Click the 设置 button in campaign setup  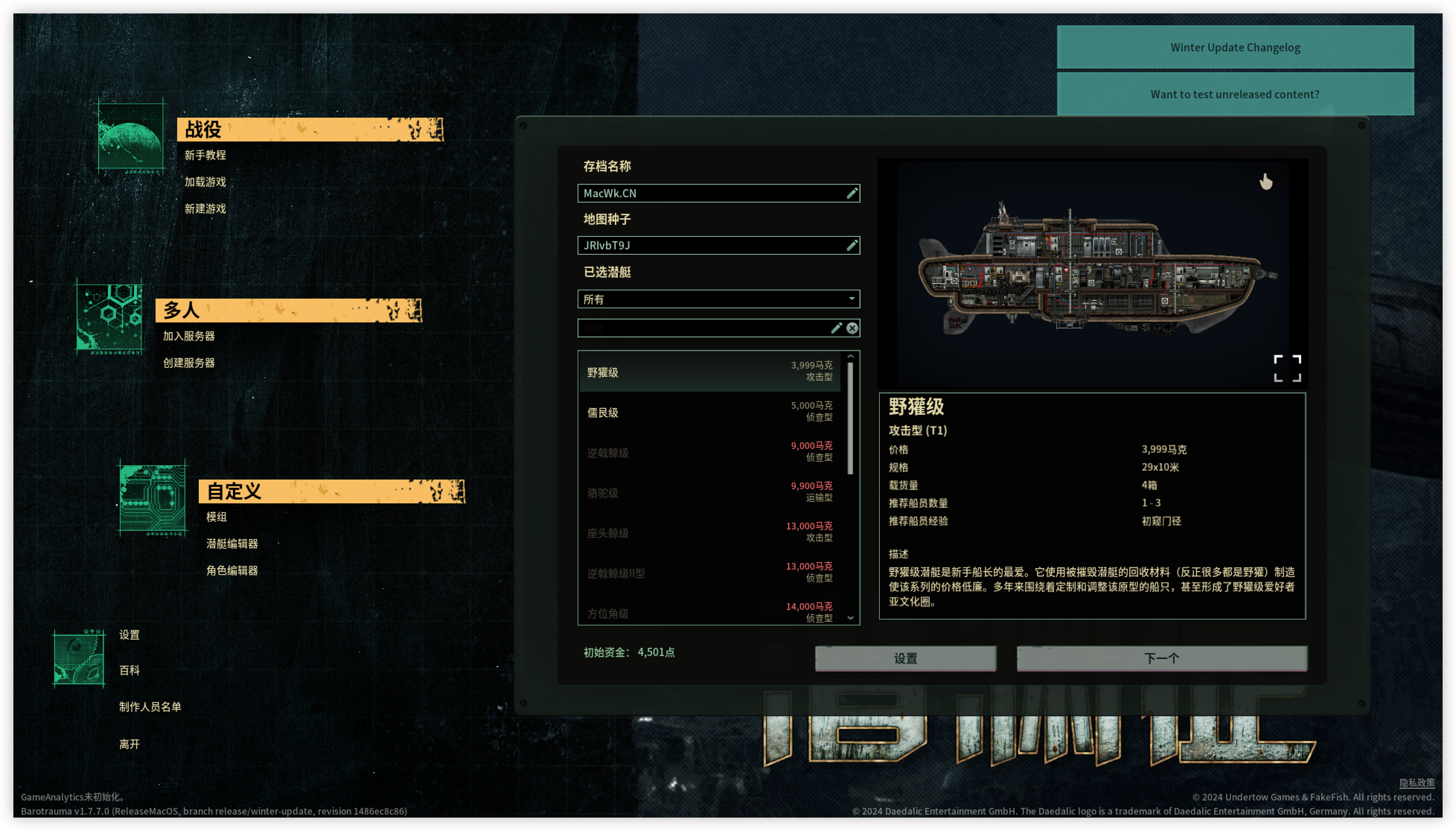point(905,658)
